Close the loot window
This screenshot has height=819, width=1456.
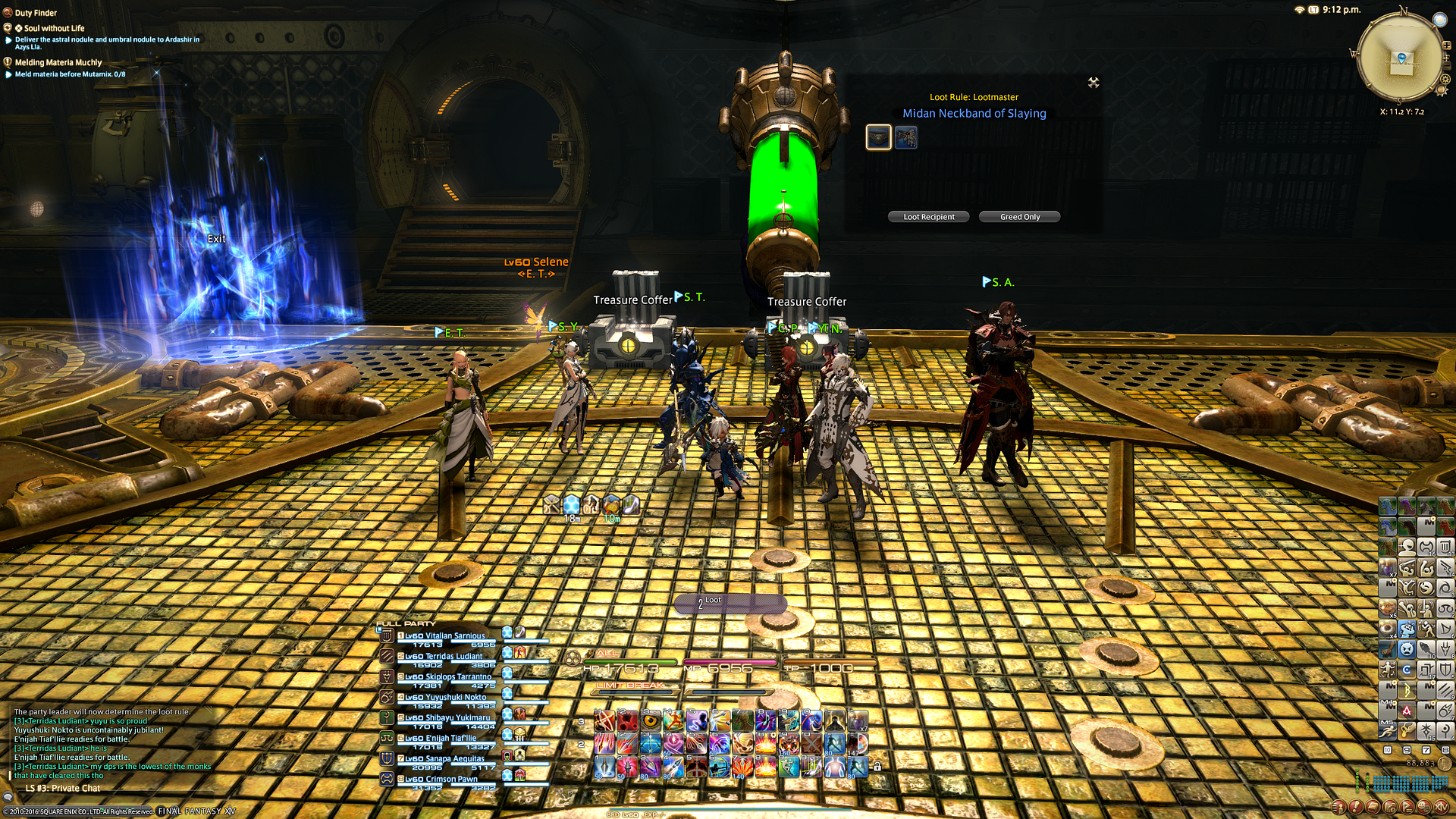tap(1093, 83)
